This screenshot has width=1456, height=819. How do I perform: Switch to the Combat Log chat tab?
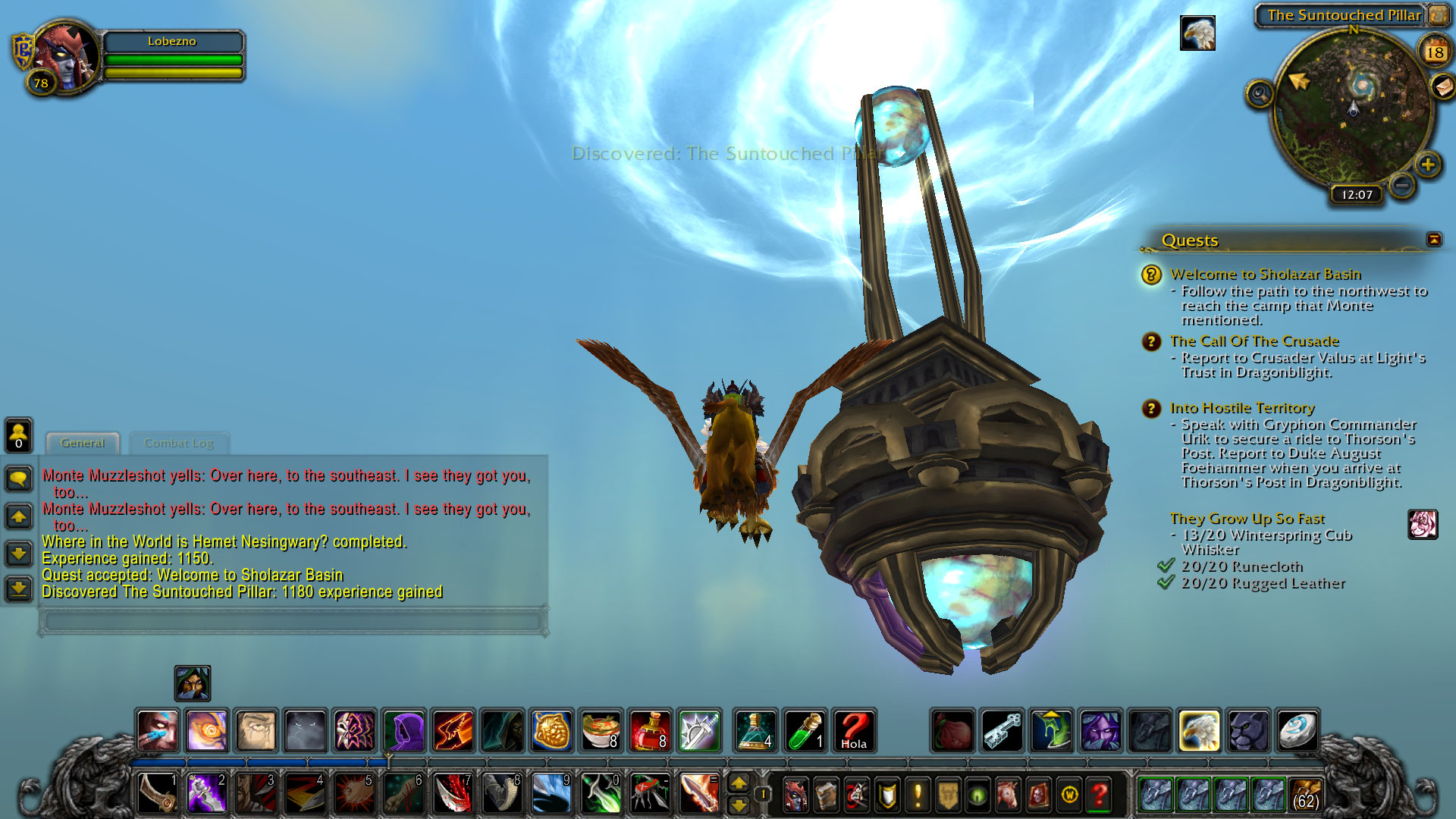pos(179,443)
